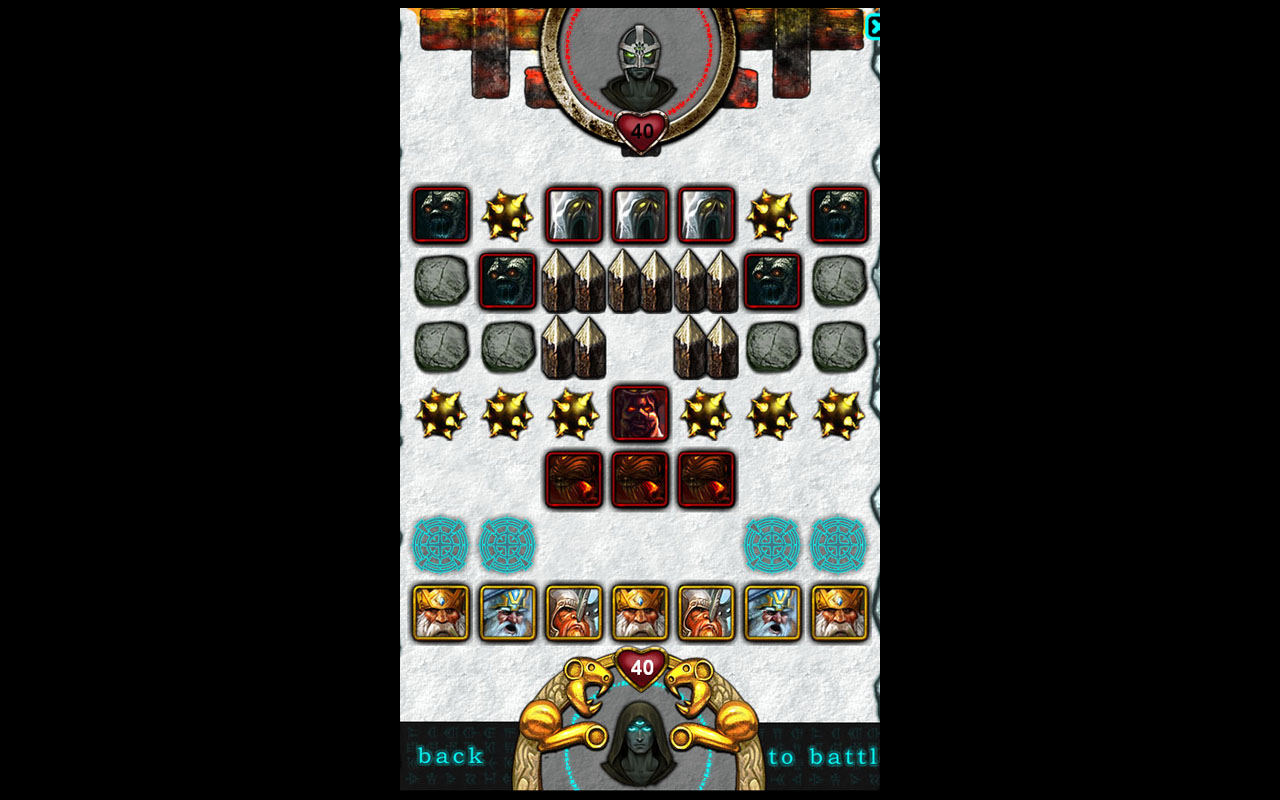Screen dimensions: 1280x800
Task: Select the helmeted dwarf warrior with axe
Action: tap(573, 610)
